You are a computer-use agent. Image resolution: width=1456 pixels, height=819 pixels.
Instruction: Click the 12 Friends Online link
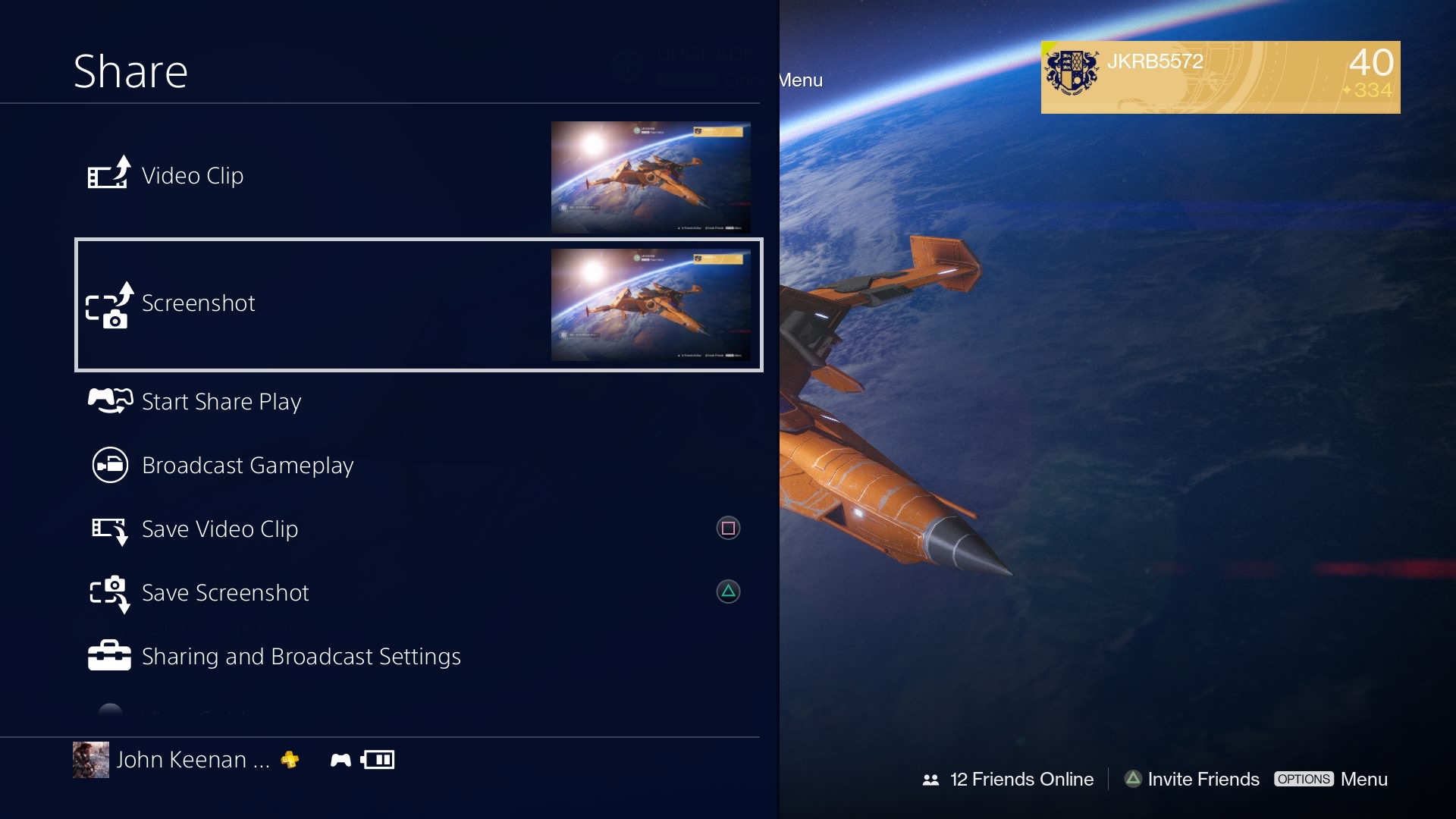point(1022,779)
